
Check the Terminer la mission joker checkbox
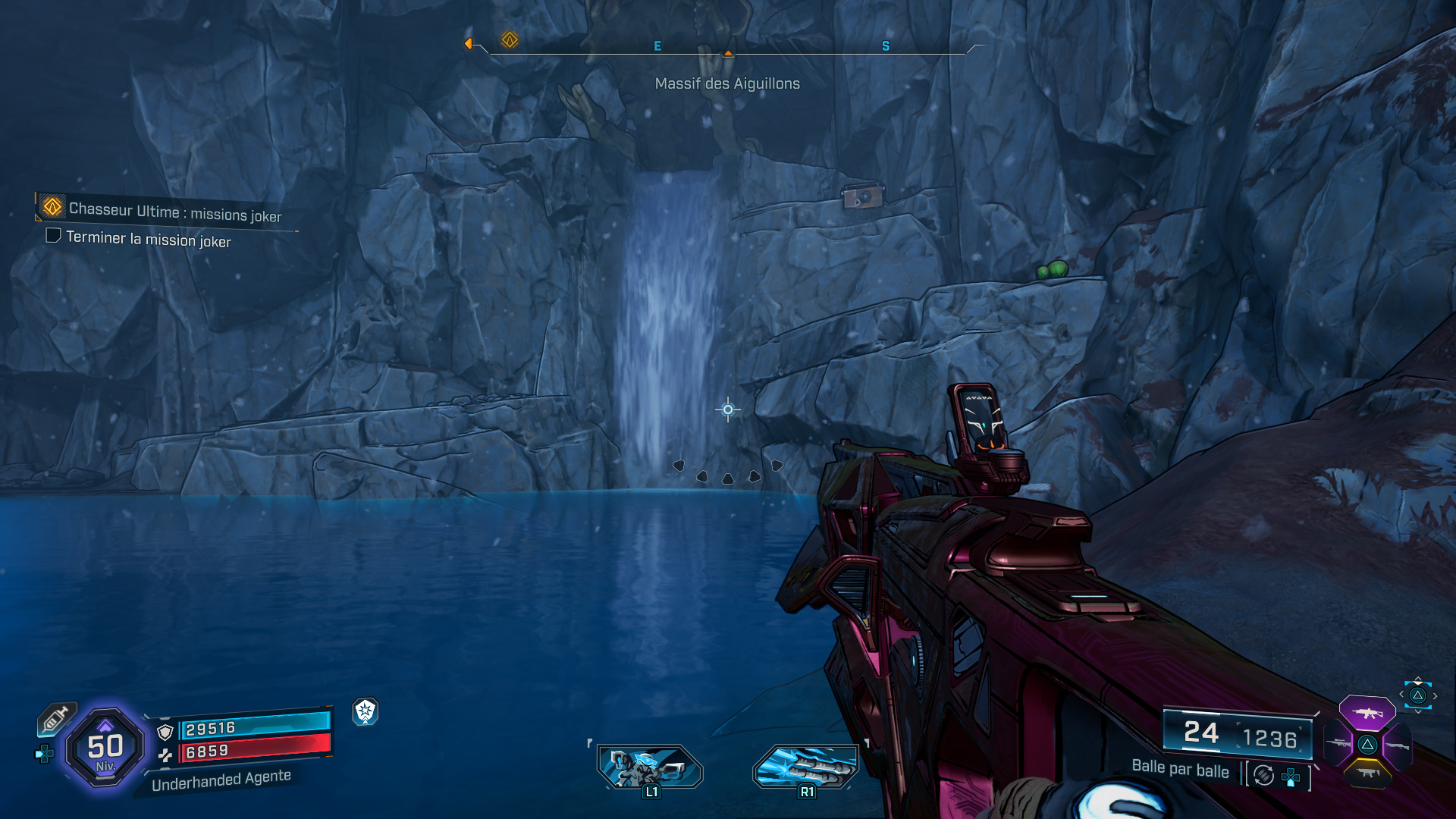[x=52, y=237]
